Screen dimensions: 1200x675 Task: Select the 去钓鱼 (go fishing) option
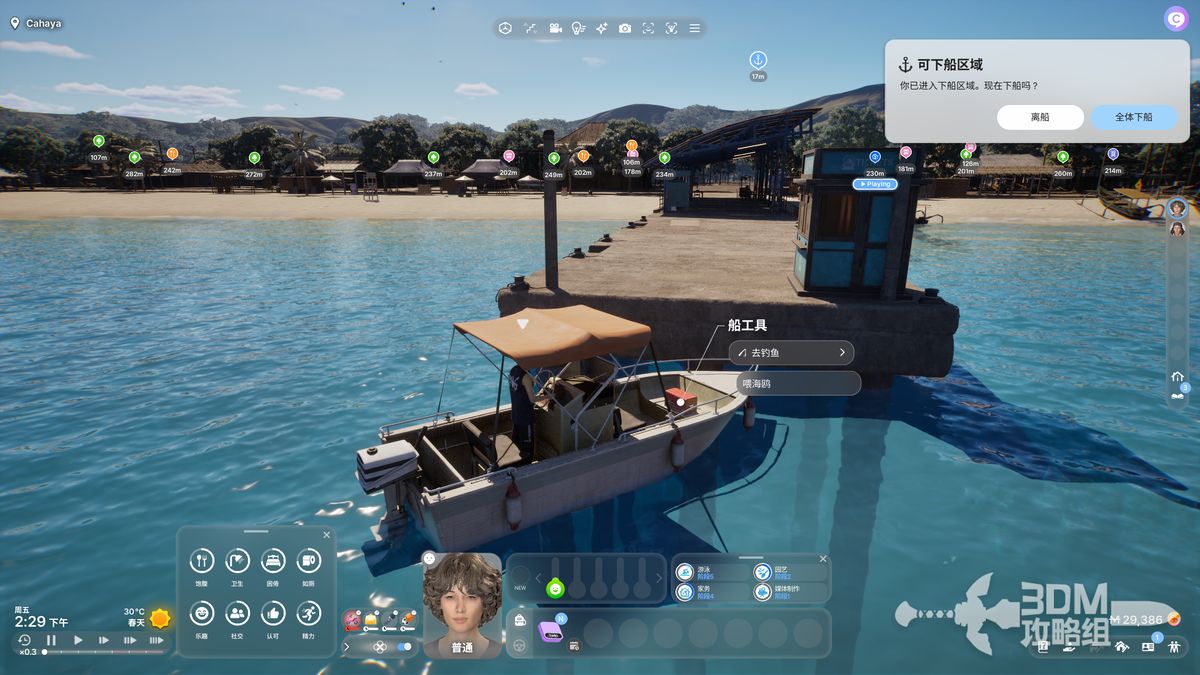point(790,352)
